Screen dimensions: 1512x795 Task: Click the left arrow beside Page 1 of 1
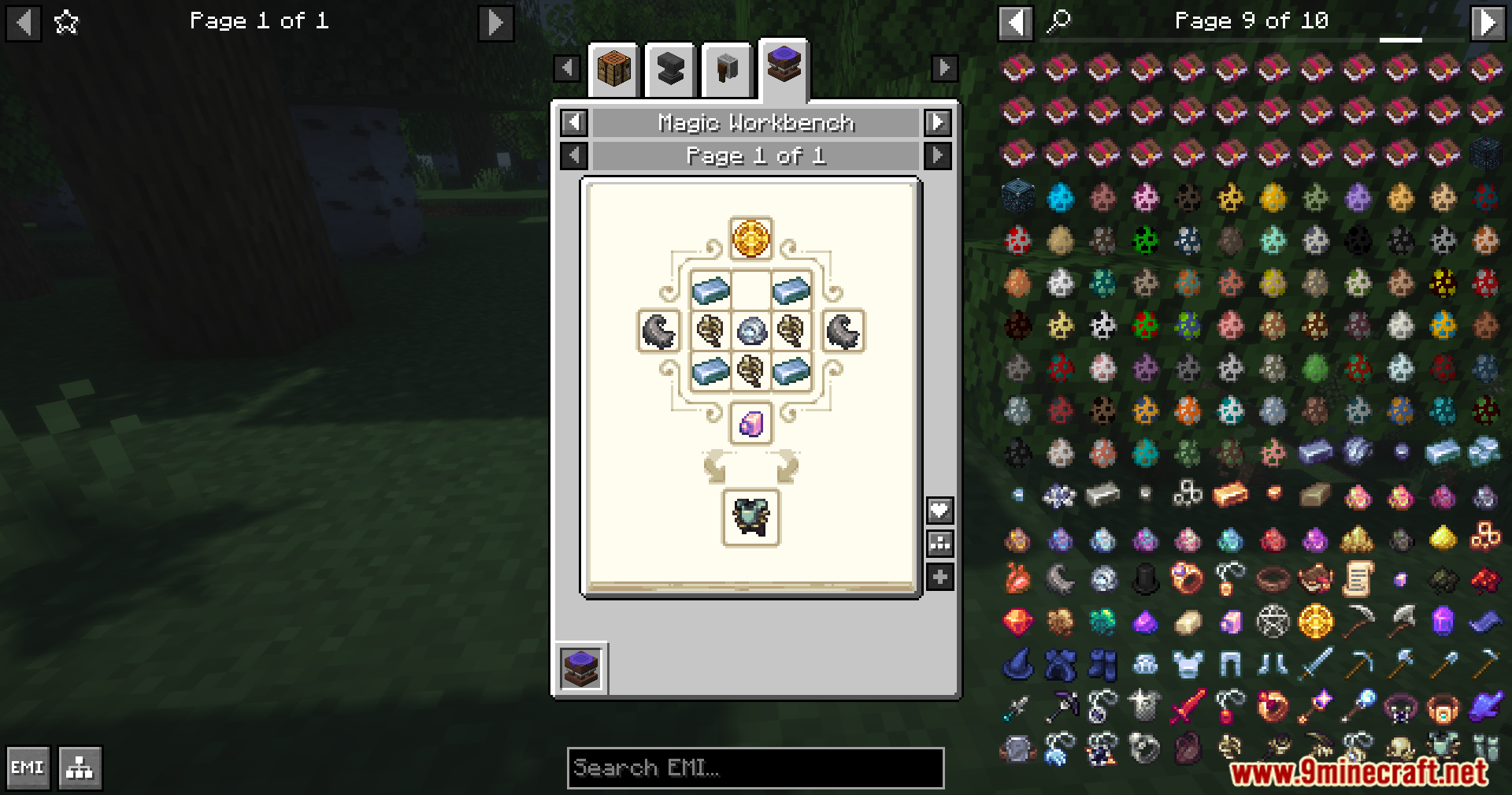(x=573, y=155)
